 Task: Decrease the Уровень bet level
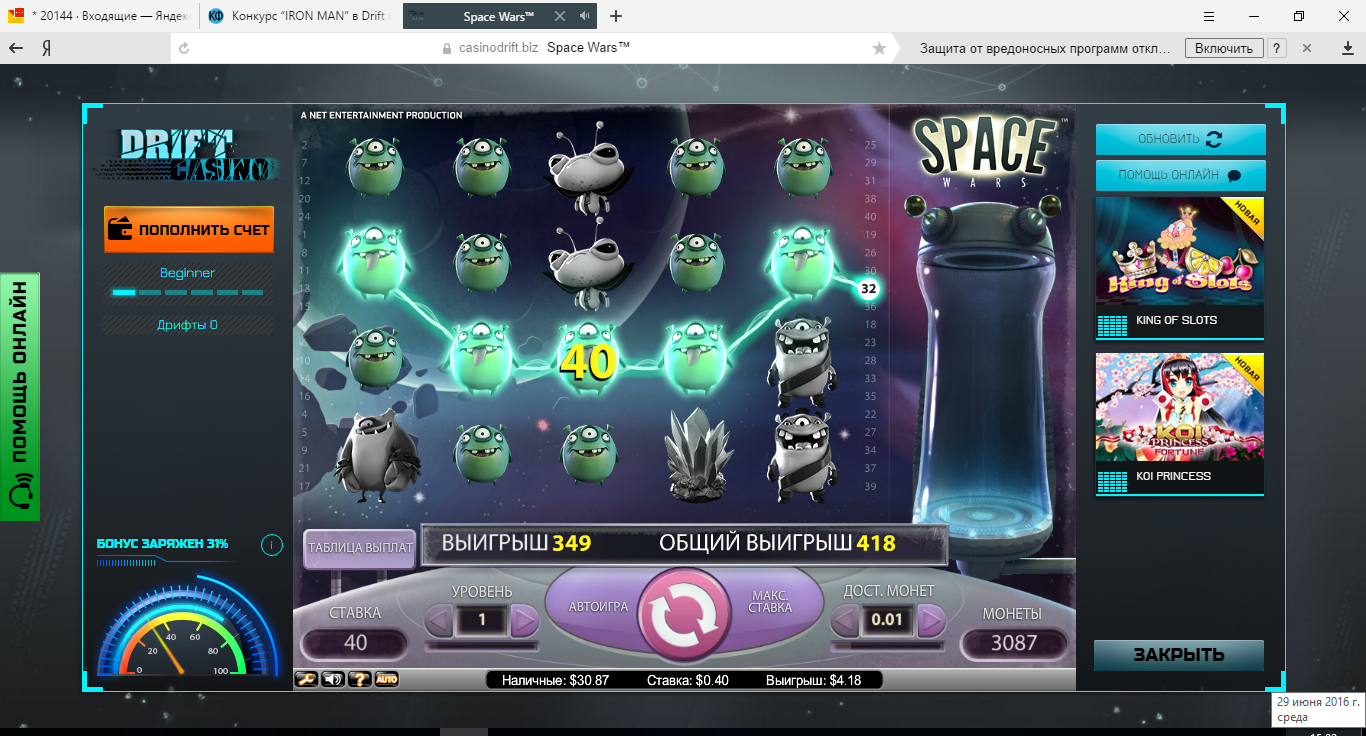point(439,621)
